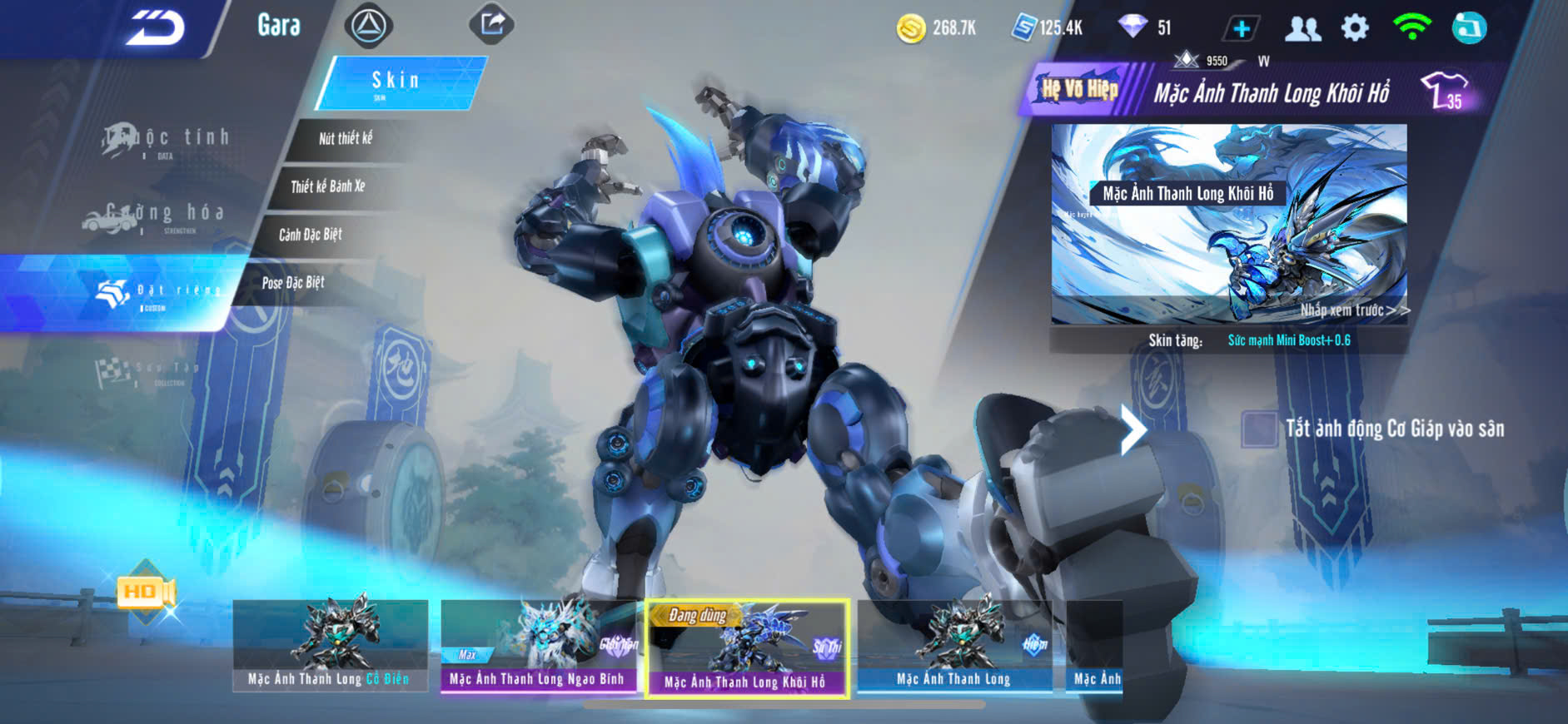Screen dimensions: 1568x724
Task: Click the triangle emblem icon beside Gara
Action: point(368,26)
